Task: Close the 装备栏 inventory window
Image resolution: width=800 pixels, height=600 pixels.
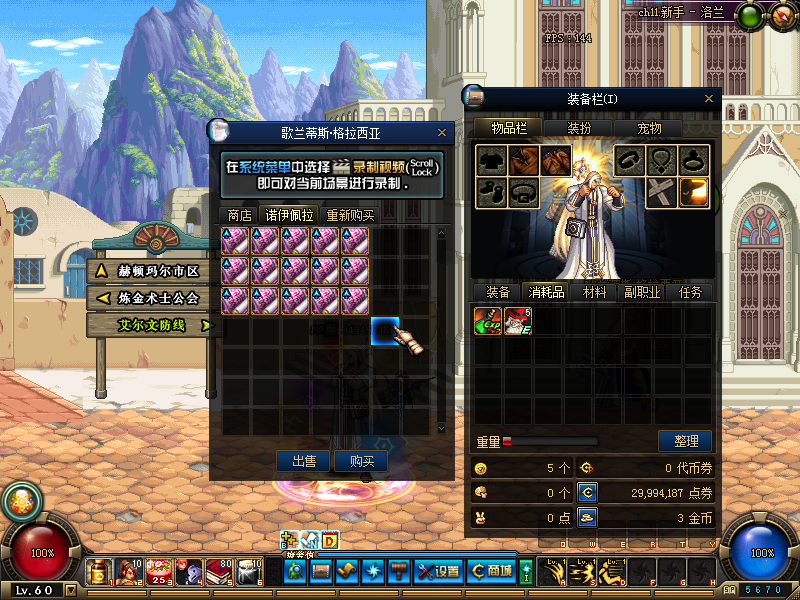Action: 709,98
